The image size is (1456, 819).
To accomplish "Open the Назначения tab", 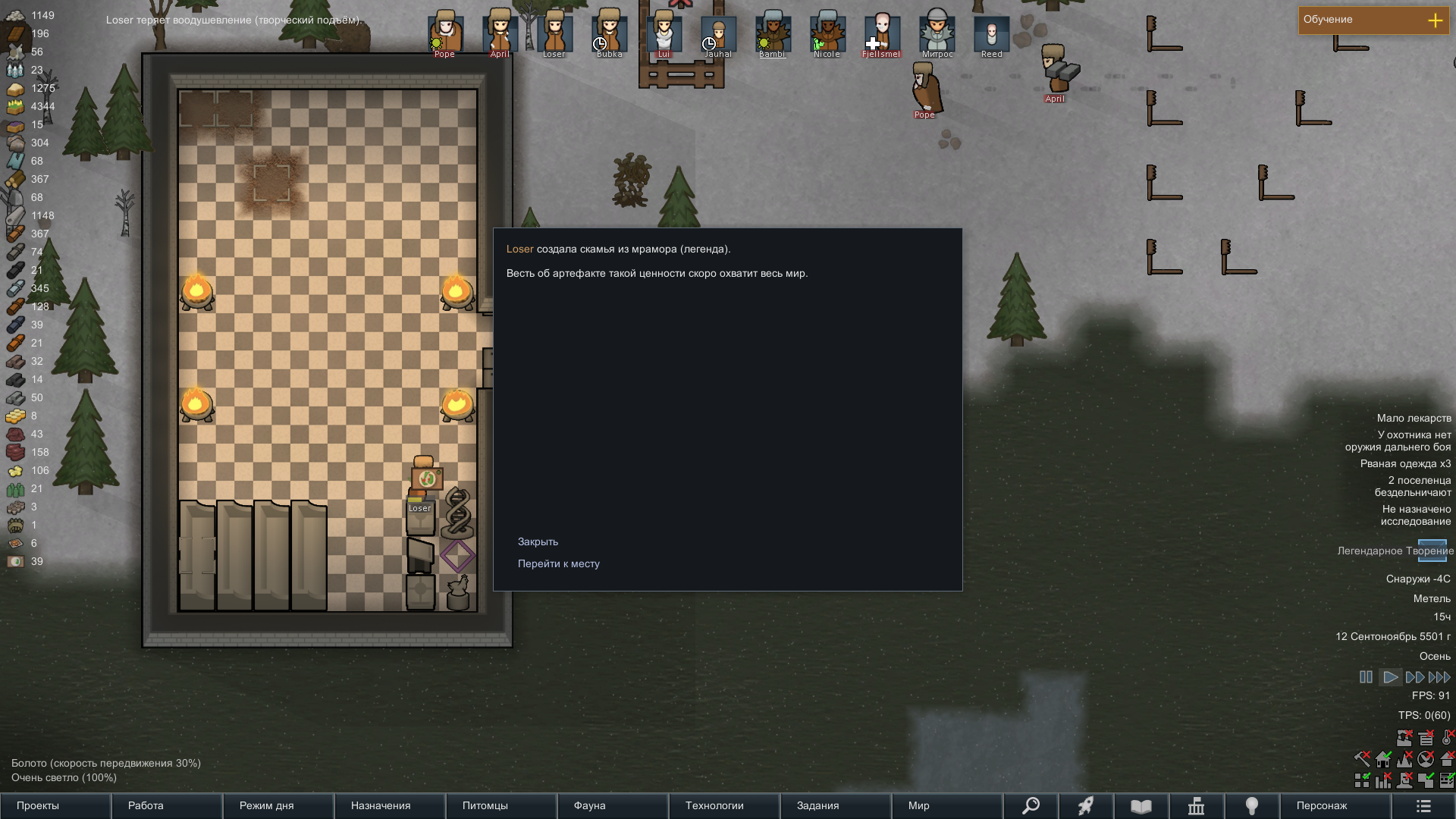I will tap(381, 805).
